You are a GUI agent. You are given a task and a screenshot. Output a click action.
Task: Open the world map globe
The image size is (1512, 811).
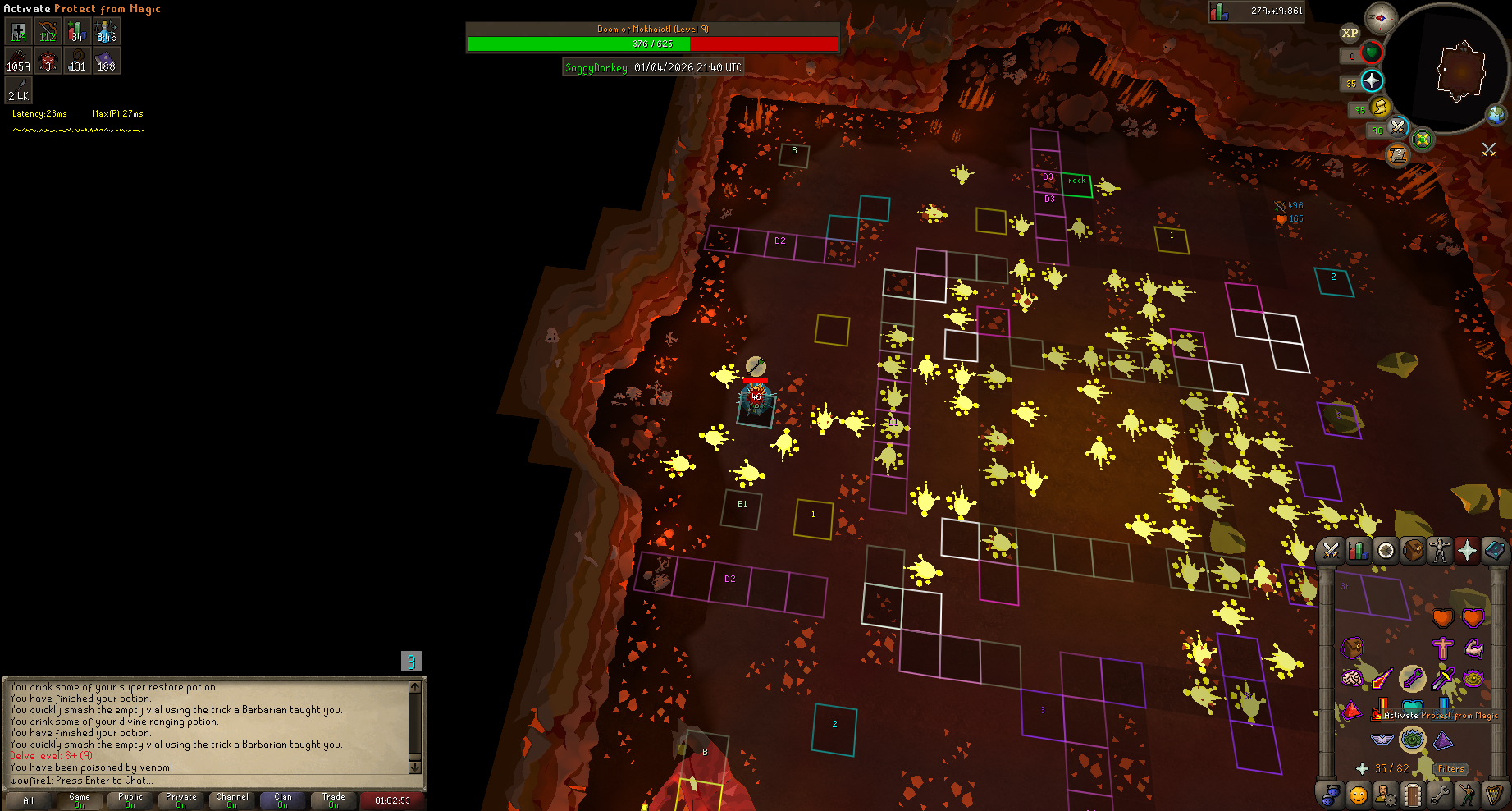(x=1496, y=114)
